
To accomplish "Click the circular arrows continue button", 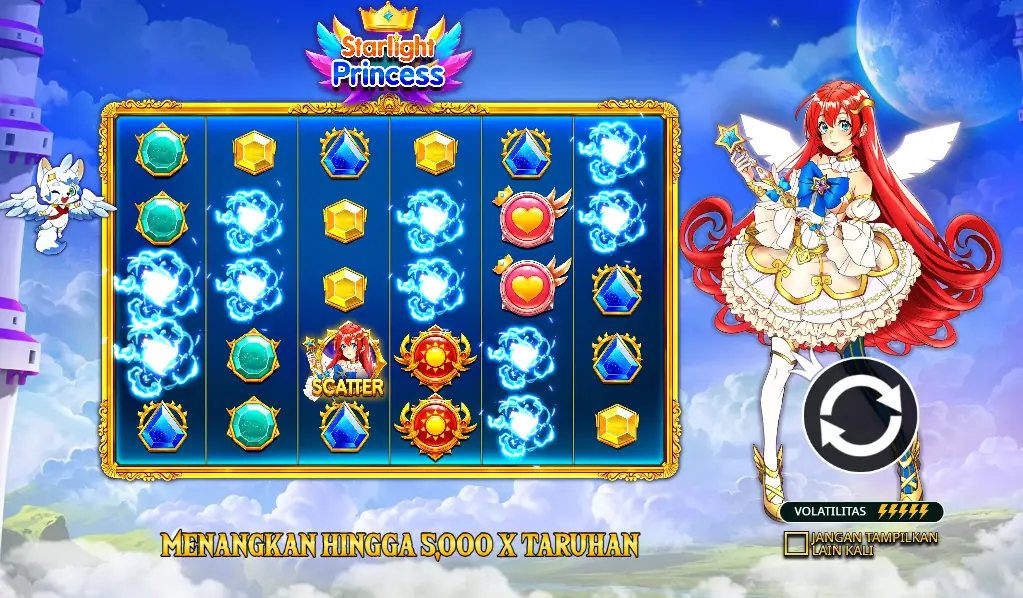I will pos(859,415).
